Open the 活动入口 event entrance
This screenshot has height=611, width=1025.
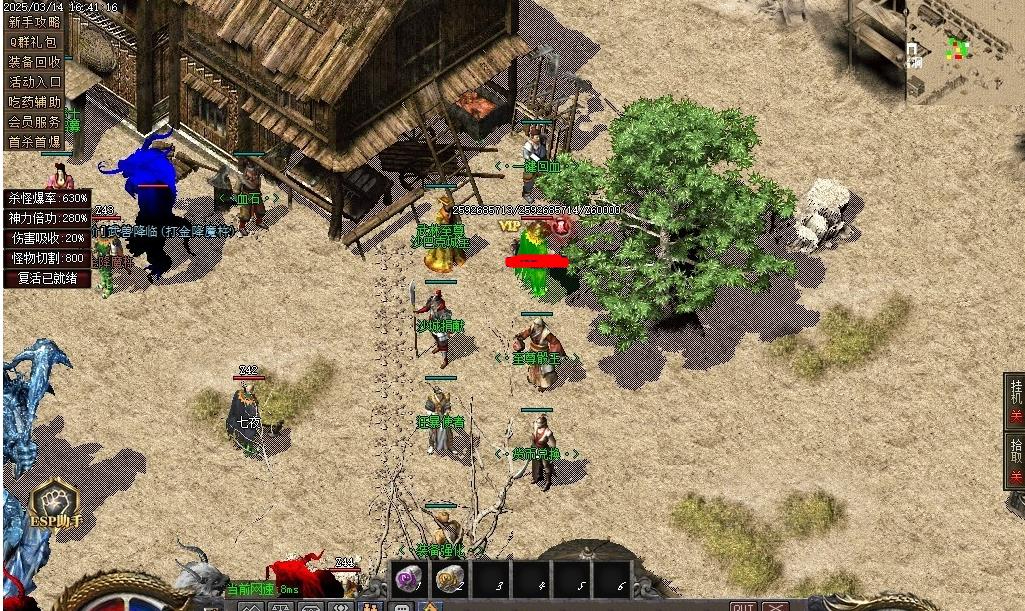point(35,82)
